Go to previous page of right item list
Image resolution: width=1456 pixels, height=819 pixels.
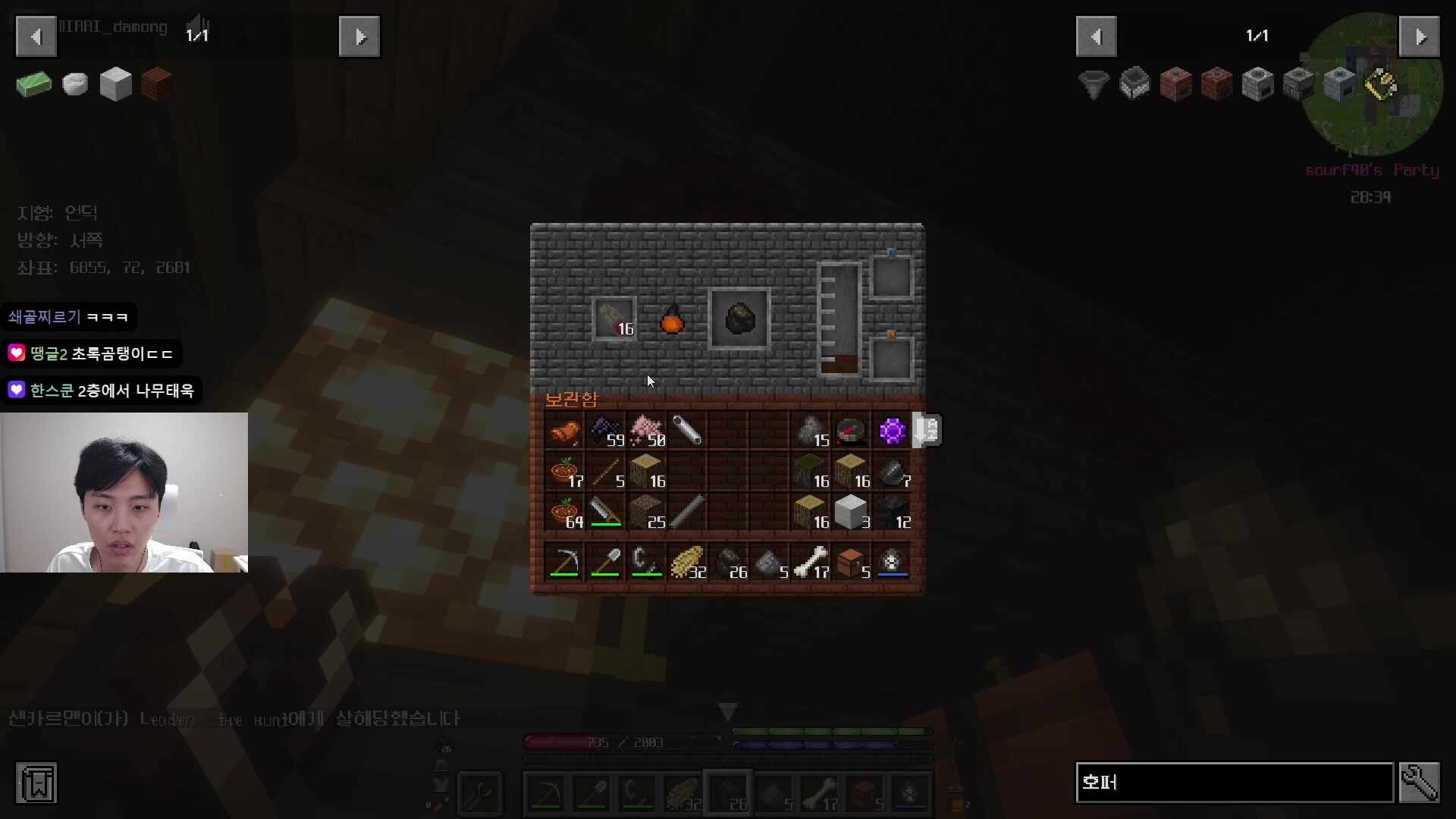[x=1096, y=36]
